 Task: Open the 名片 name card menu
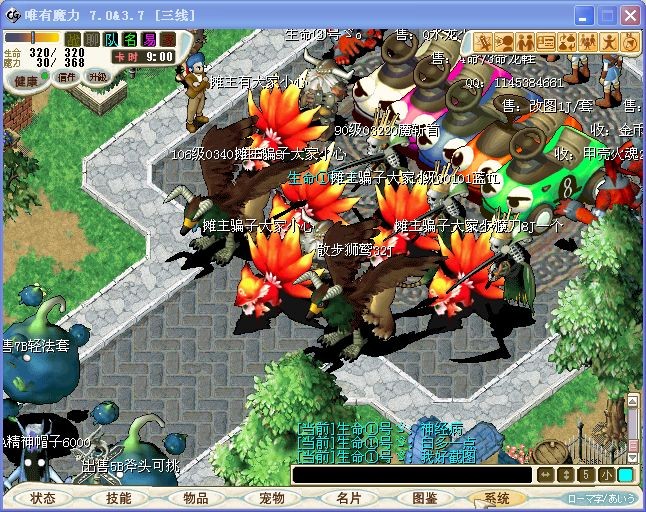(x=348, y=498)
